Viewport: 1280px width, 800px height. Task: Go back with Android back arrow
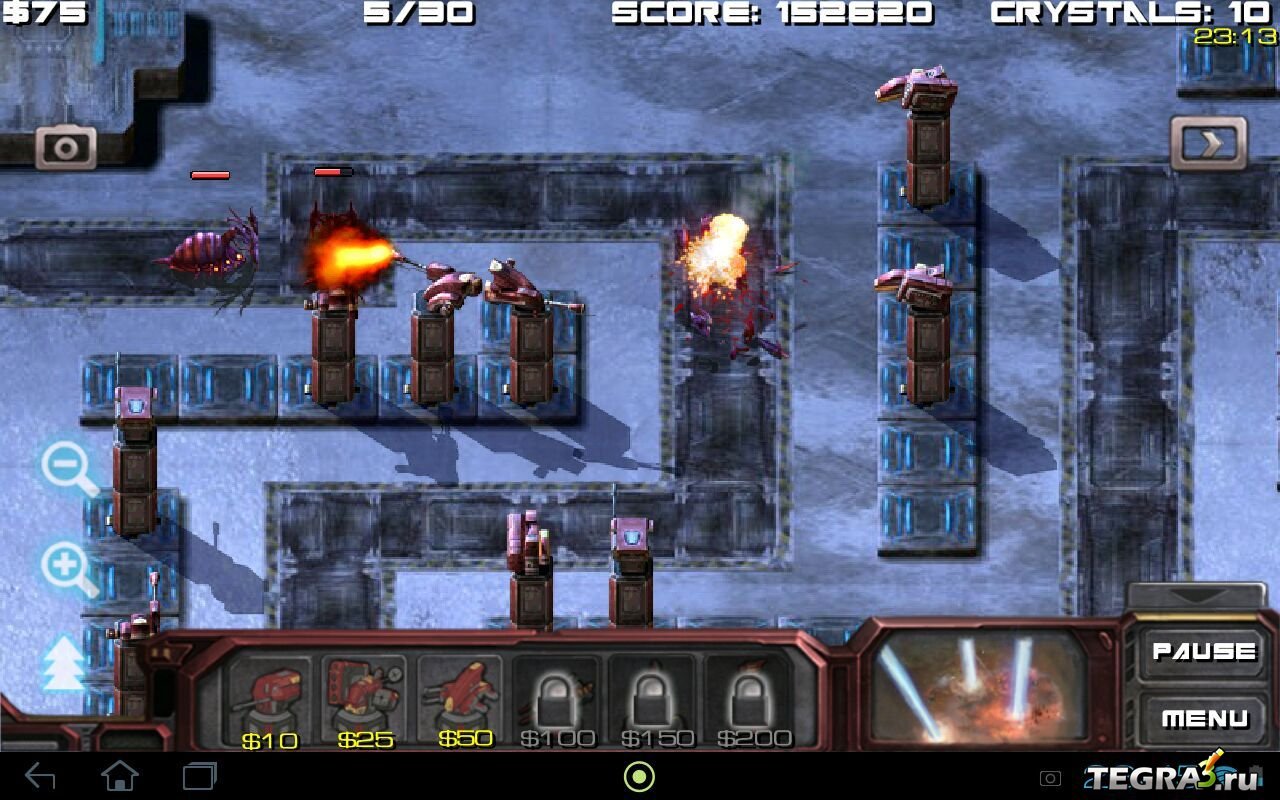click(40, 776)
